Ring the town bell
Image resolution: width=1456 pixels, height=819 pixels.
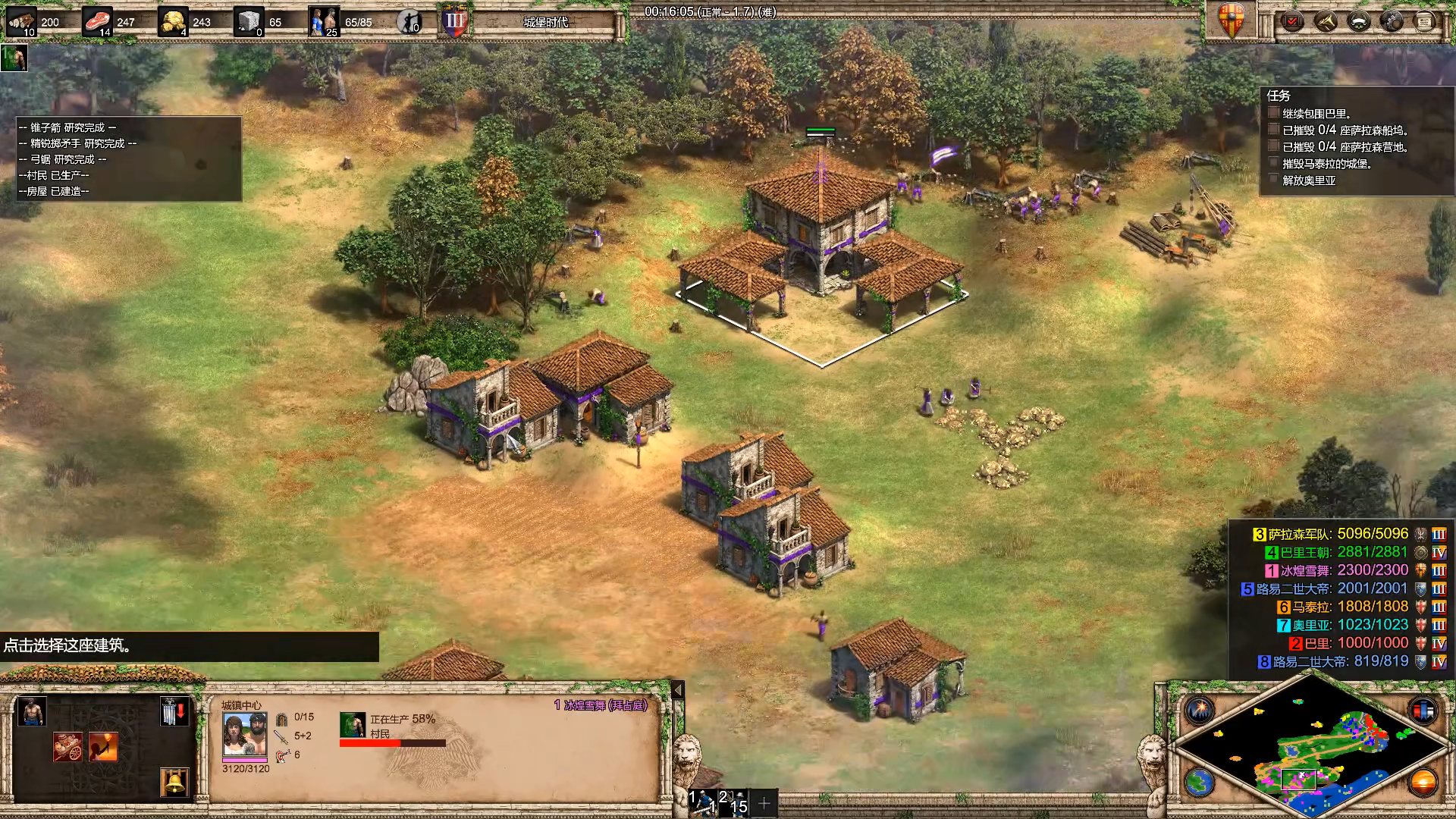(x=174, y=782)
